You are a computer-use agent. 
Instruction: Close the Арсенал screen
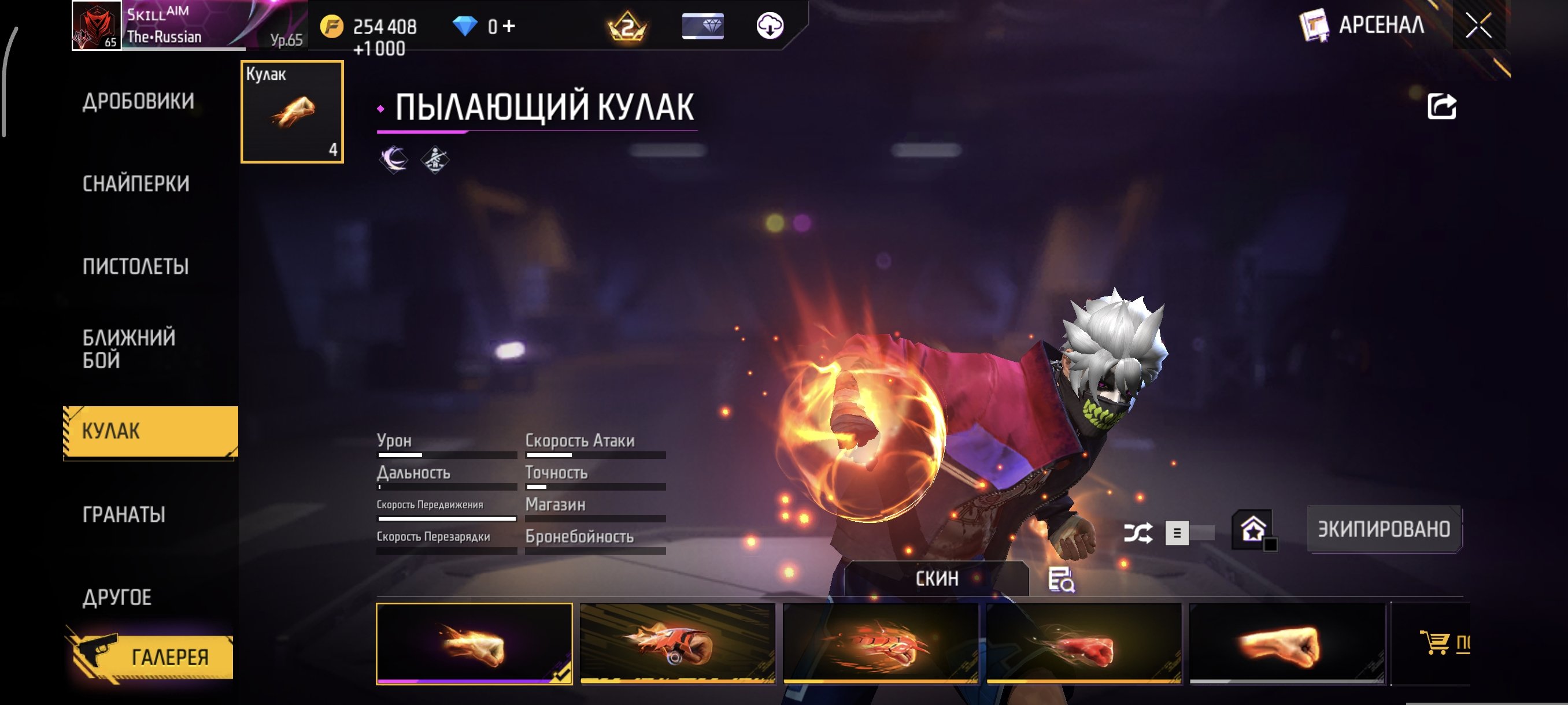click(1478, 25)
